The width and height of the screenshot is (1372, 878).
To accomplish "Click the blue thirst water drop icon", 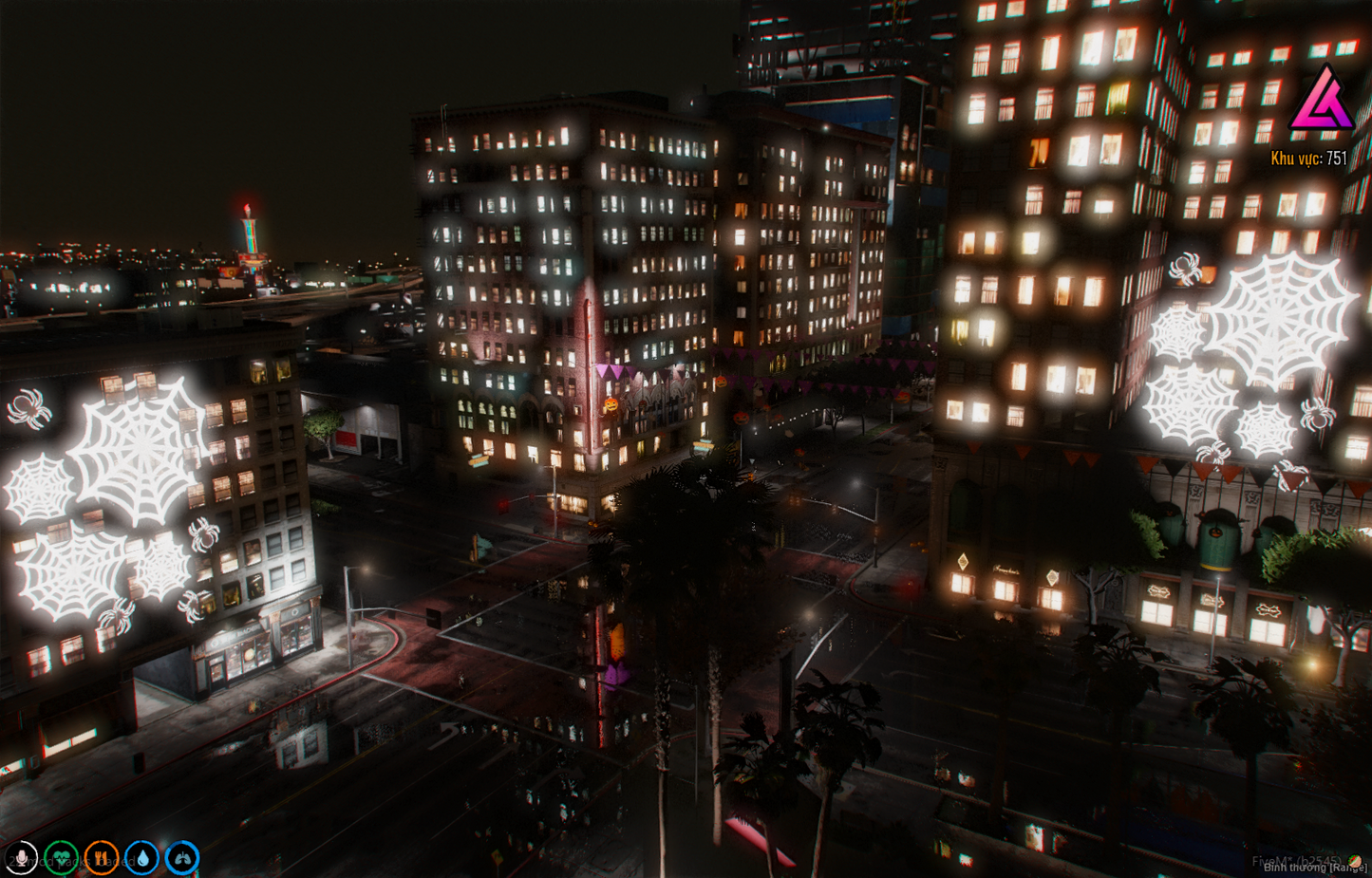I will coord(143,857).
